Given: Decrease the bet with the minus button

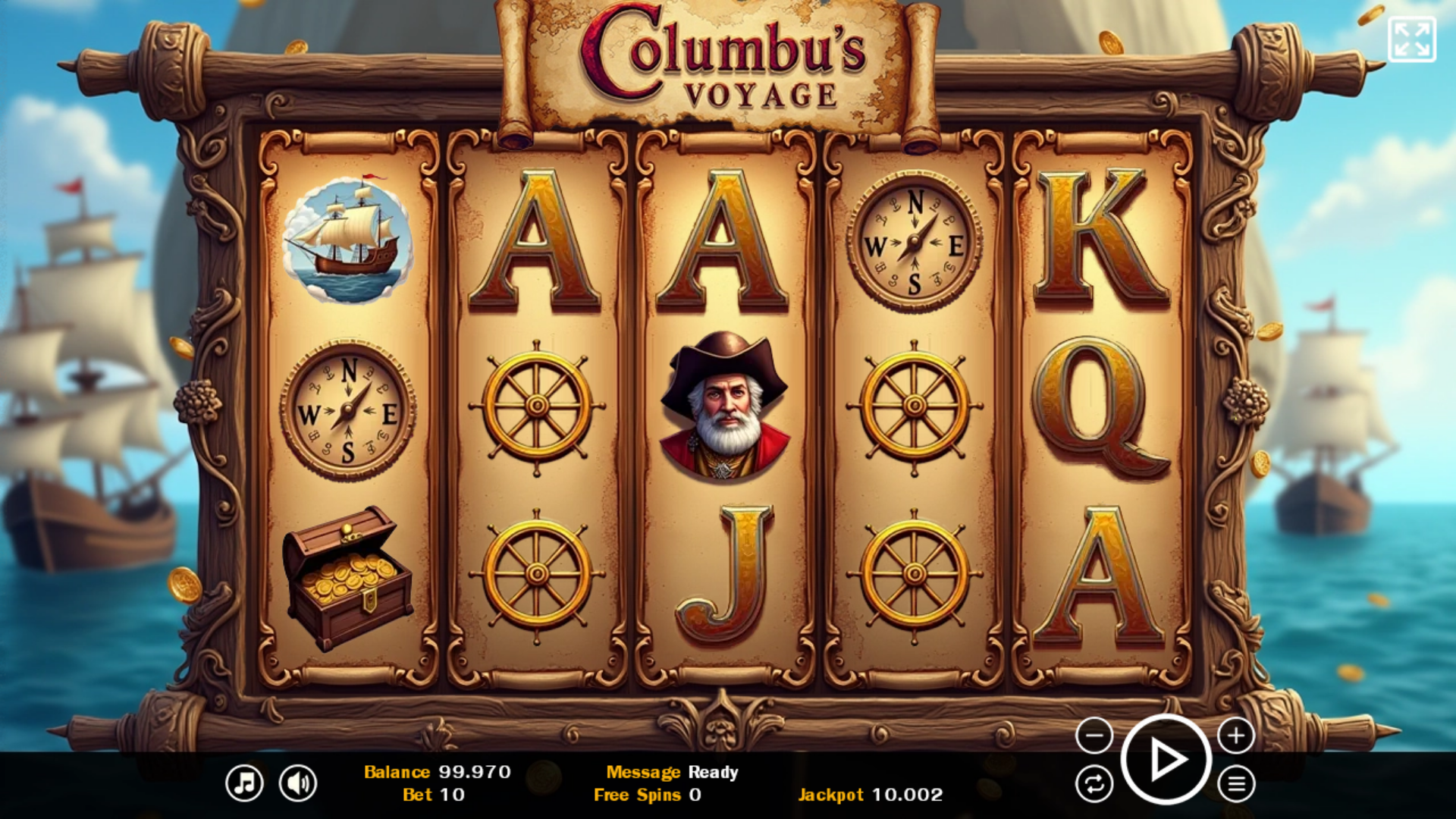Looking at the screenshot, I should point(1094,736).
